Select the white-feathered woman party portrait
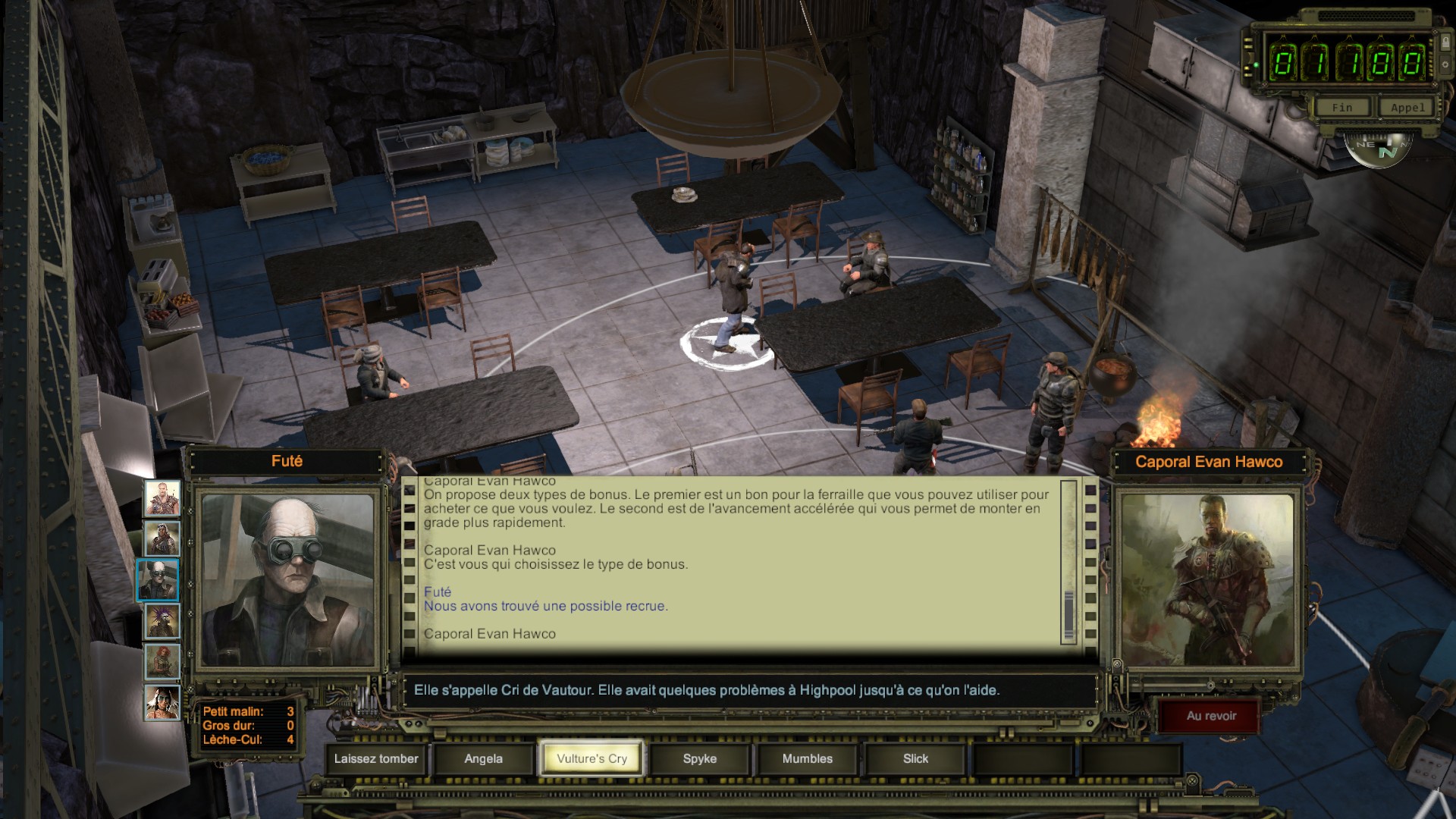Screen dimensions: 1456x819 point(162,703)
